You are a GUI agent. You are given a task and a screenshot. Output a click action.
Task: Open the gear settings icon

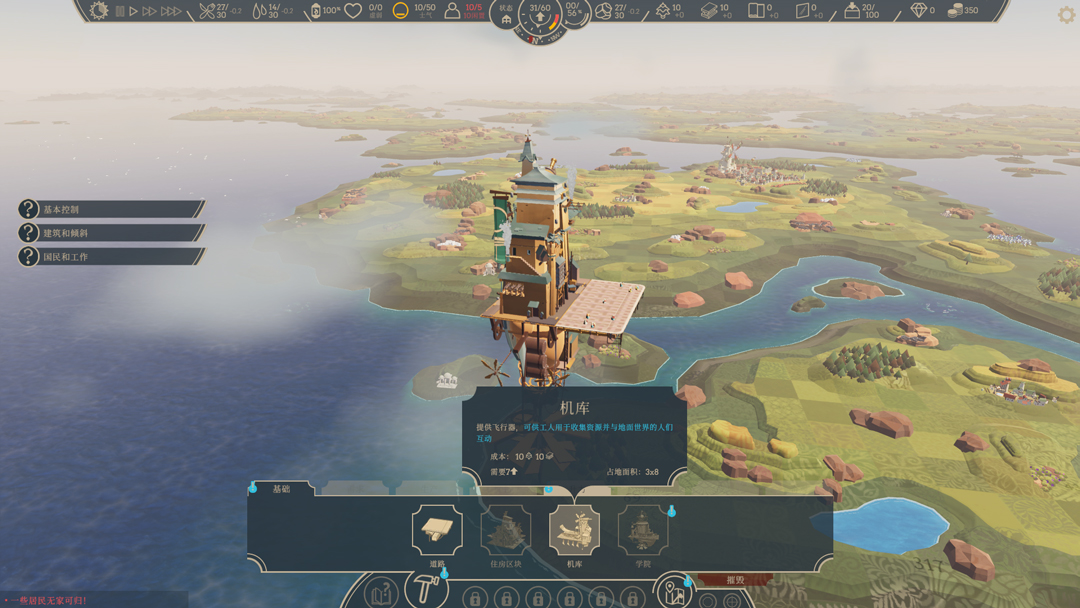pyautogui.click(x=1066, y=16)
